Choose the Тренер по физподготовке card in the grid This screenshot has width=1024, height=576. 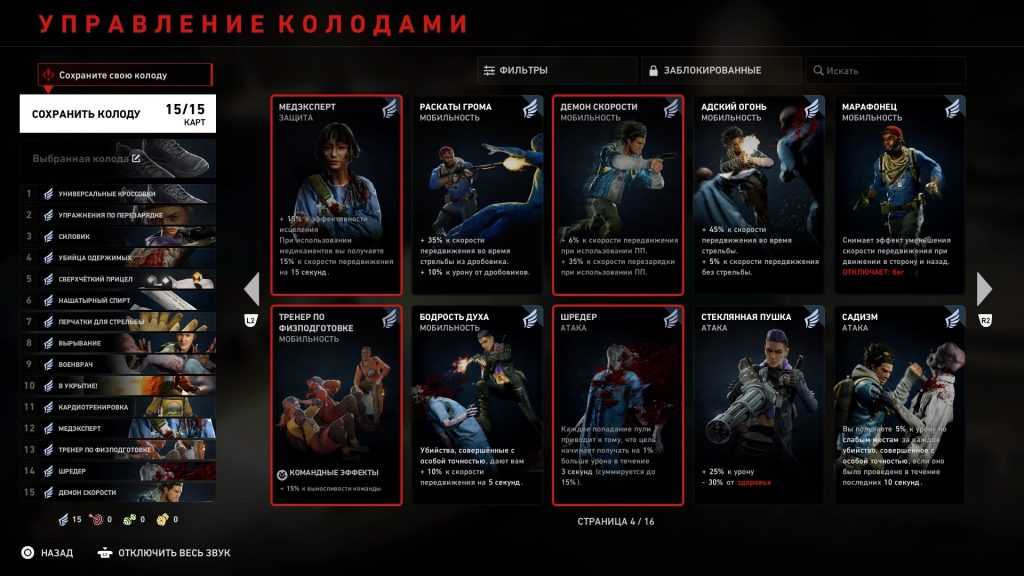pos(336,405)
